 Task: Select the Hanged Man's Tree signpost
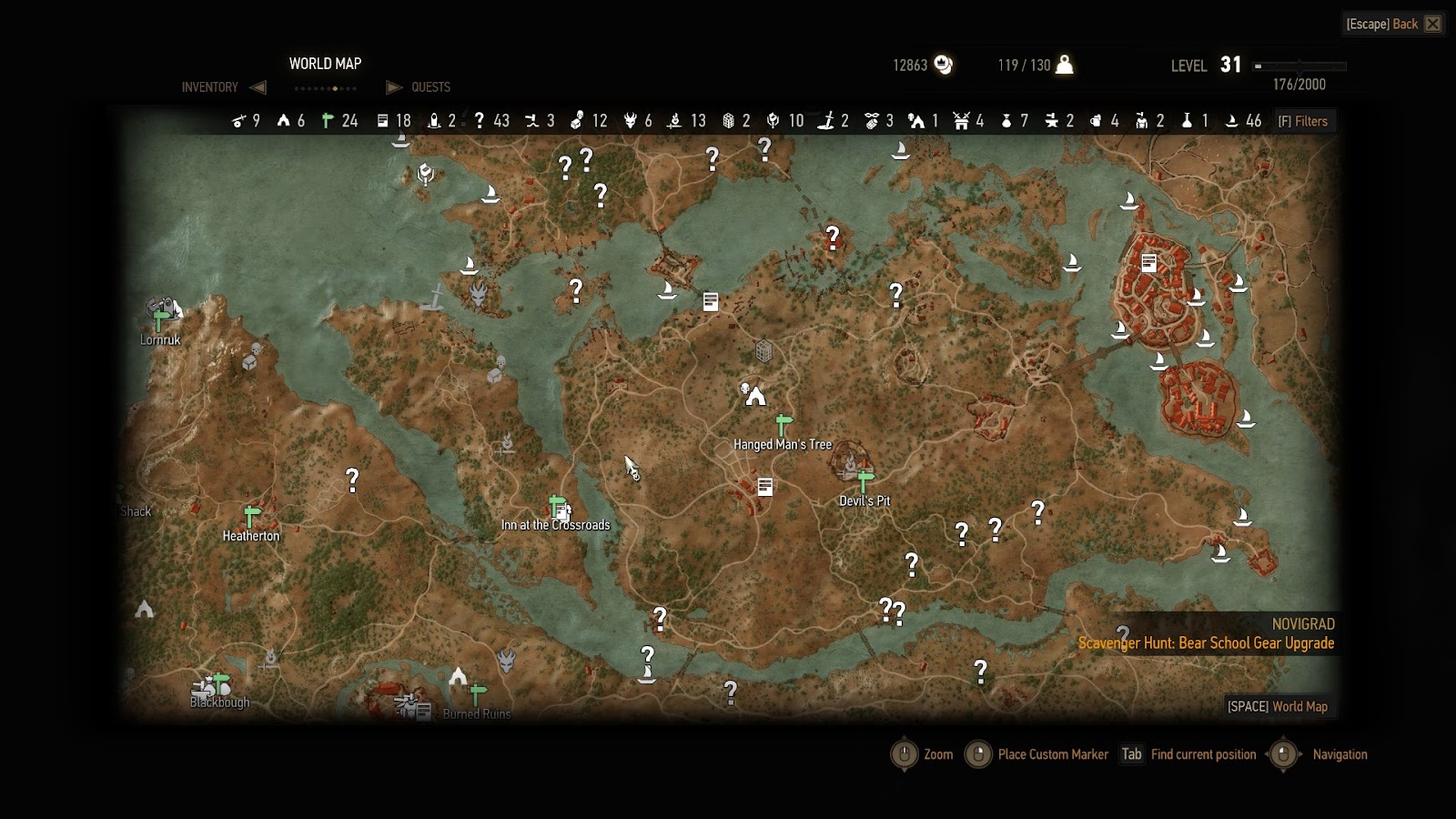pyautogui.click(x=784, y=425)
